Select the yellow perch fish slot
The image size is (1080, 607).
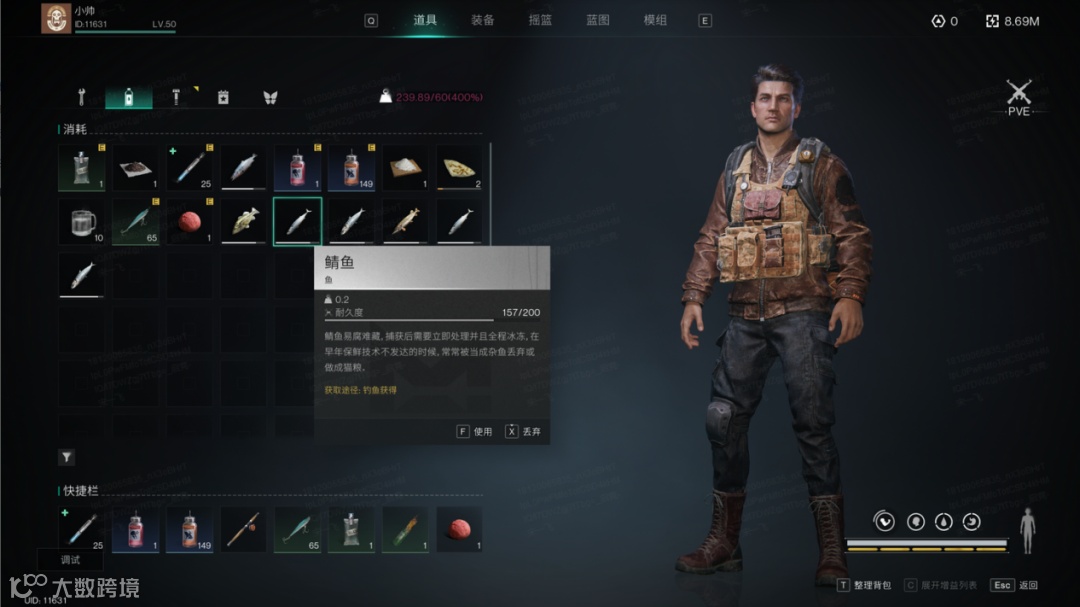coord(243,221)
